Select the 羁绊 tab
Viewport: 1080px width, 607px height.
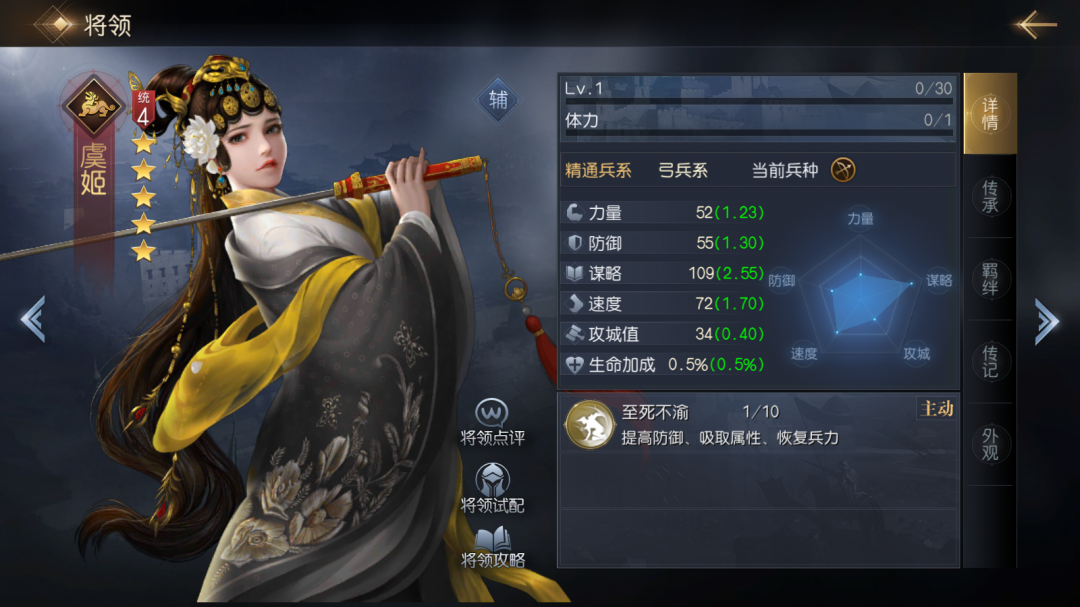coord(989,279)
